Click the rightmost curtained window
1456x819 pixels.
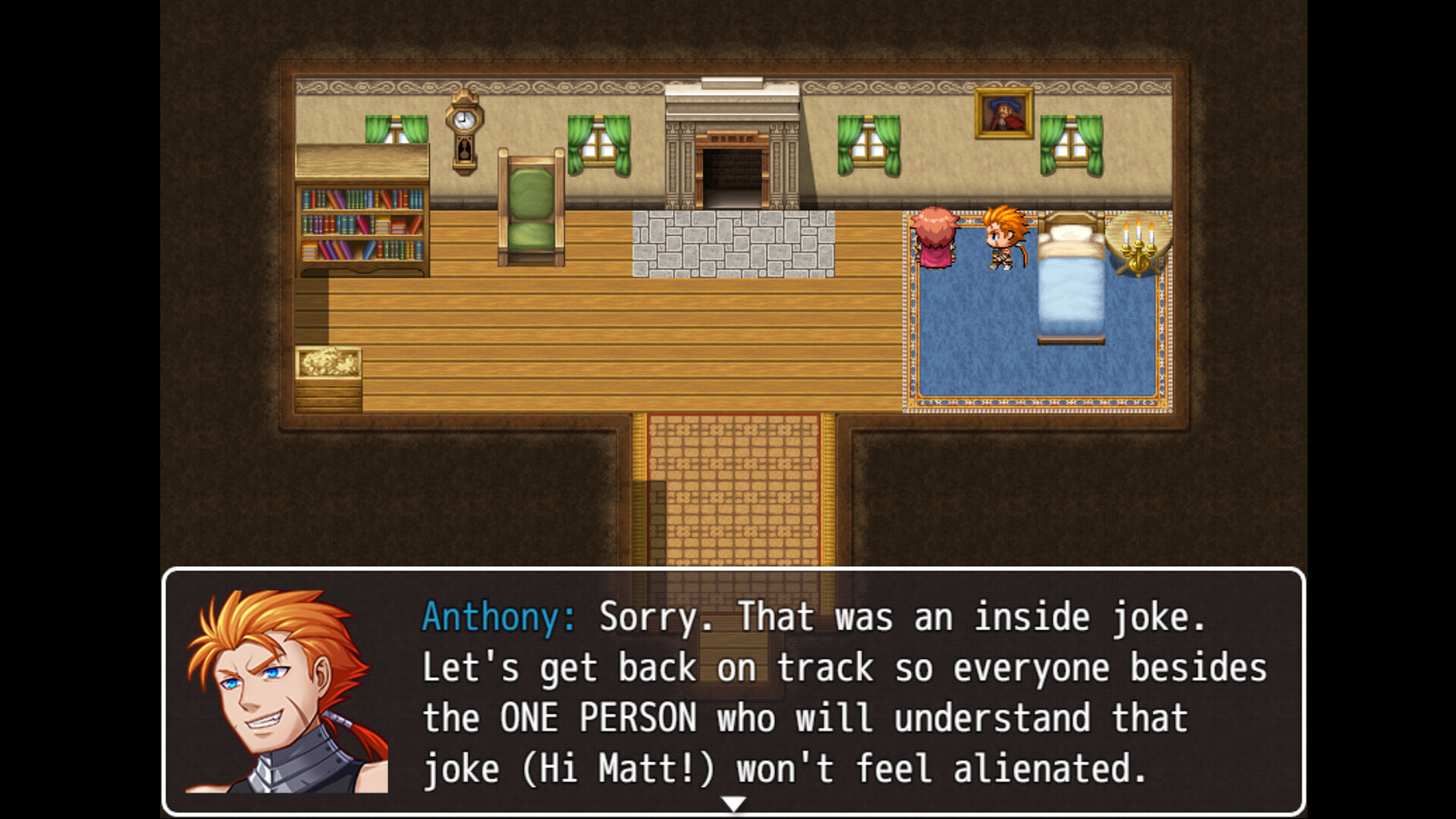[x=1071, y=140]
